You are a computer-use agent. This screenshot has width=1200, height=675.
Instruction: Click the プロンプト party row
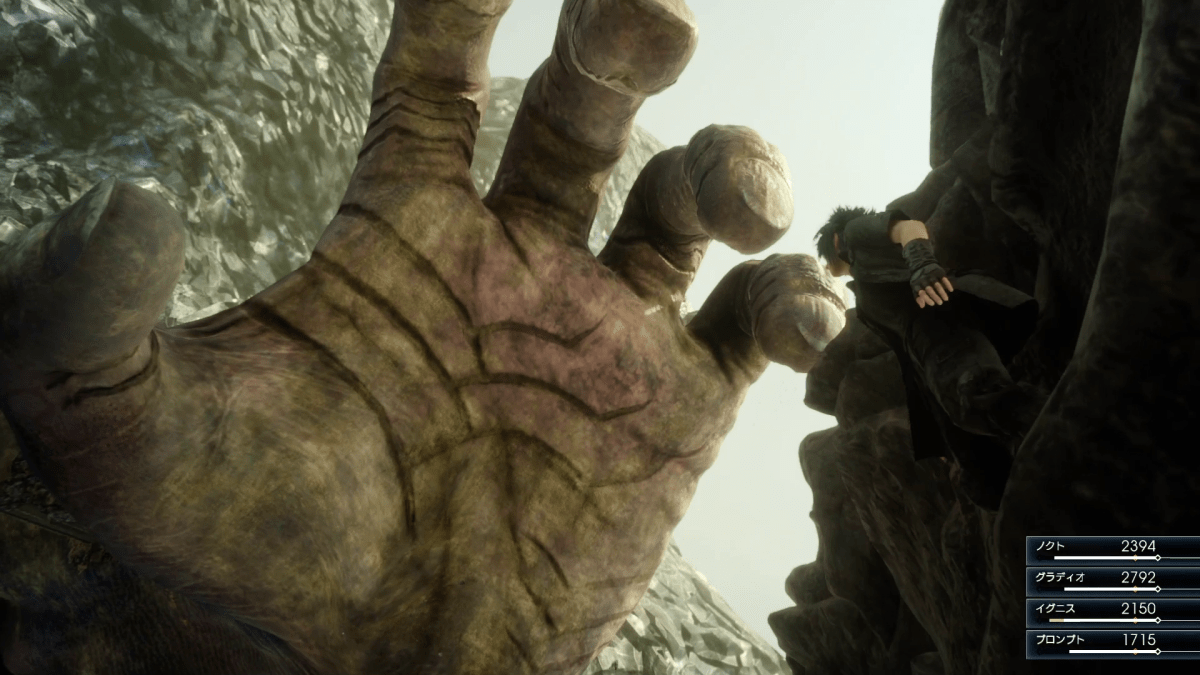pos(1112,642)
